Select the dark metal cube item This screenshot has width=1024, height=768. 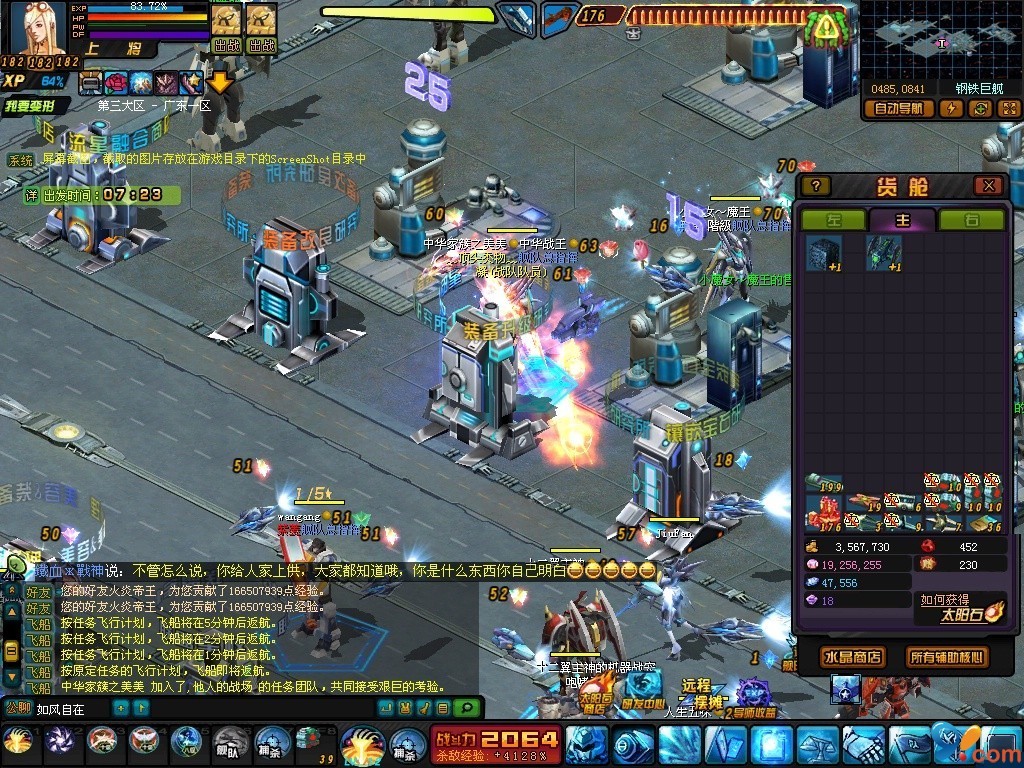click(823, 253)
